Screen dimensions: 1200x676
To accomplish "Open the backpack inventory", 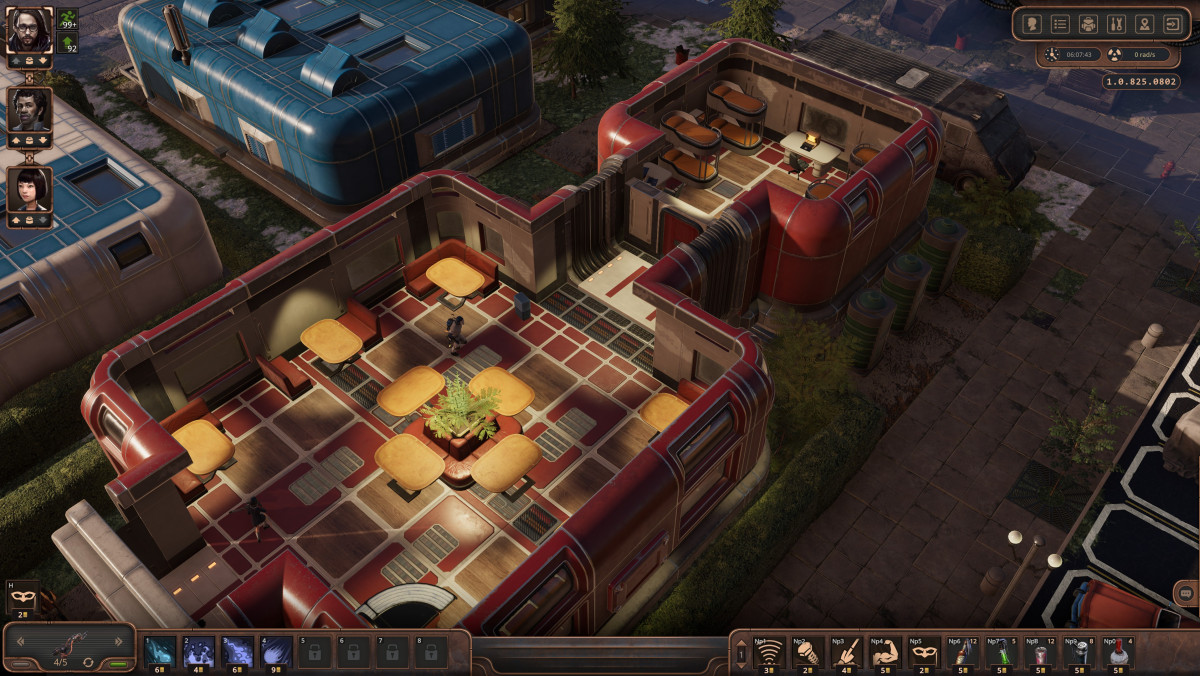I will click(x=1089, y=24).
